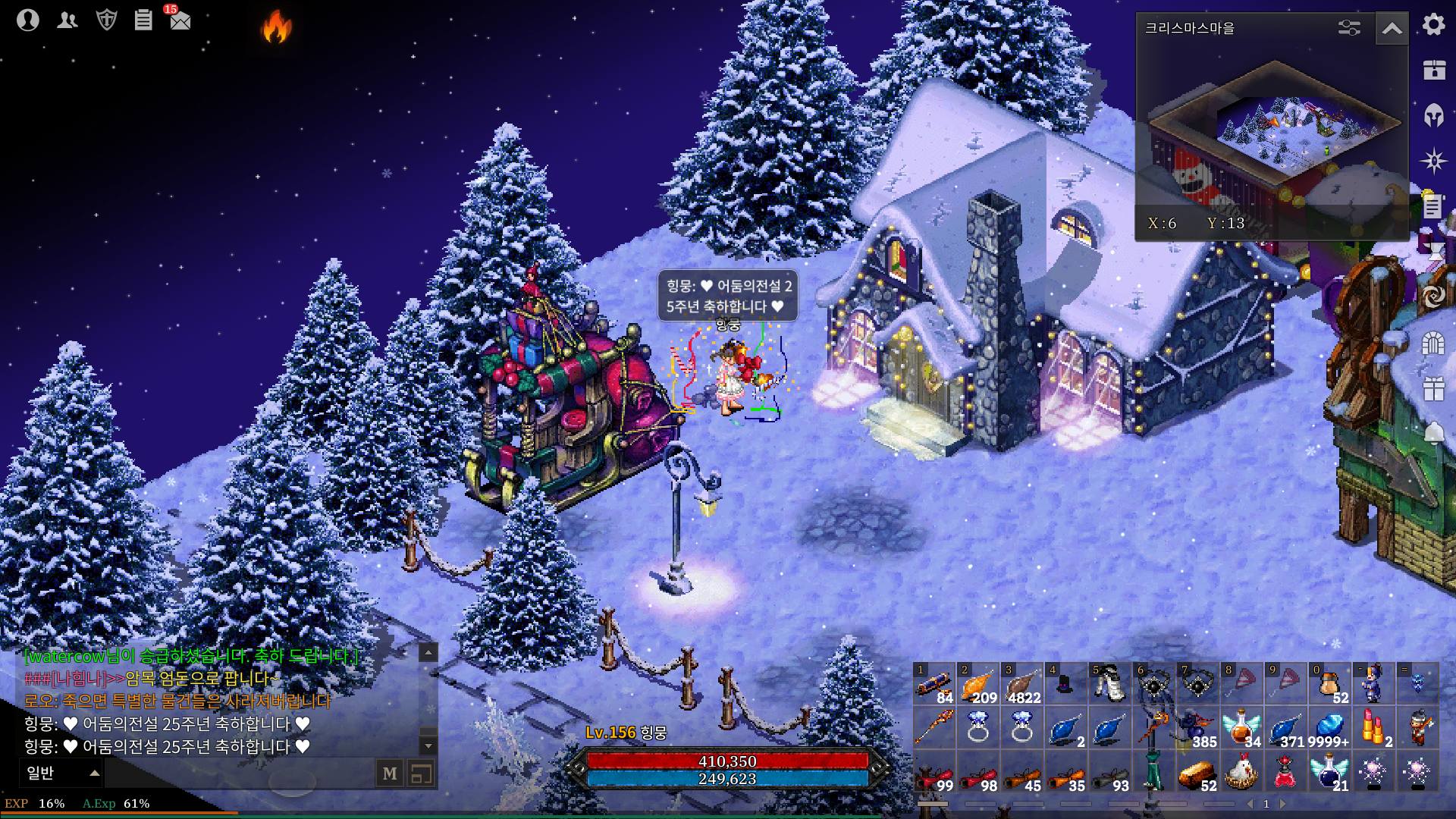Open the guild shield icon

[x=107, y=20]
